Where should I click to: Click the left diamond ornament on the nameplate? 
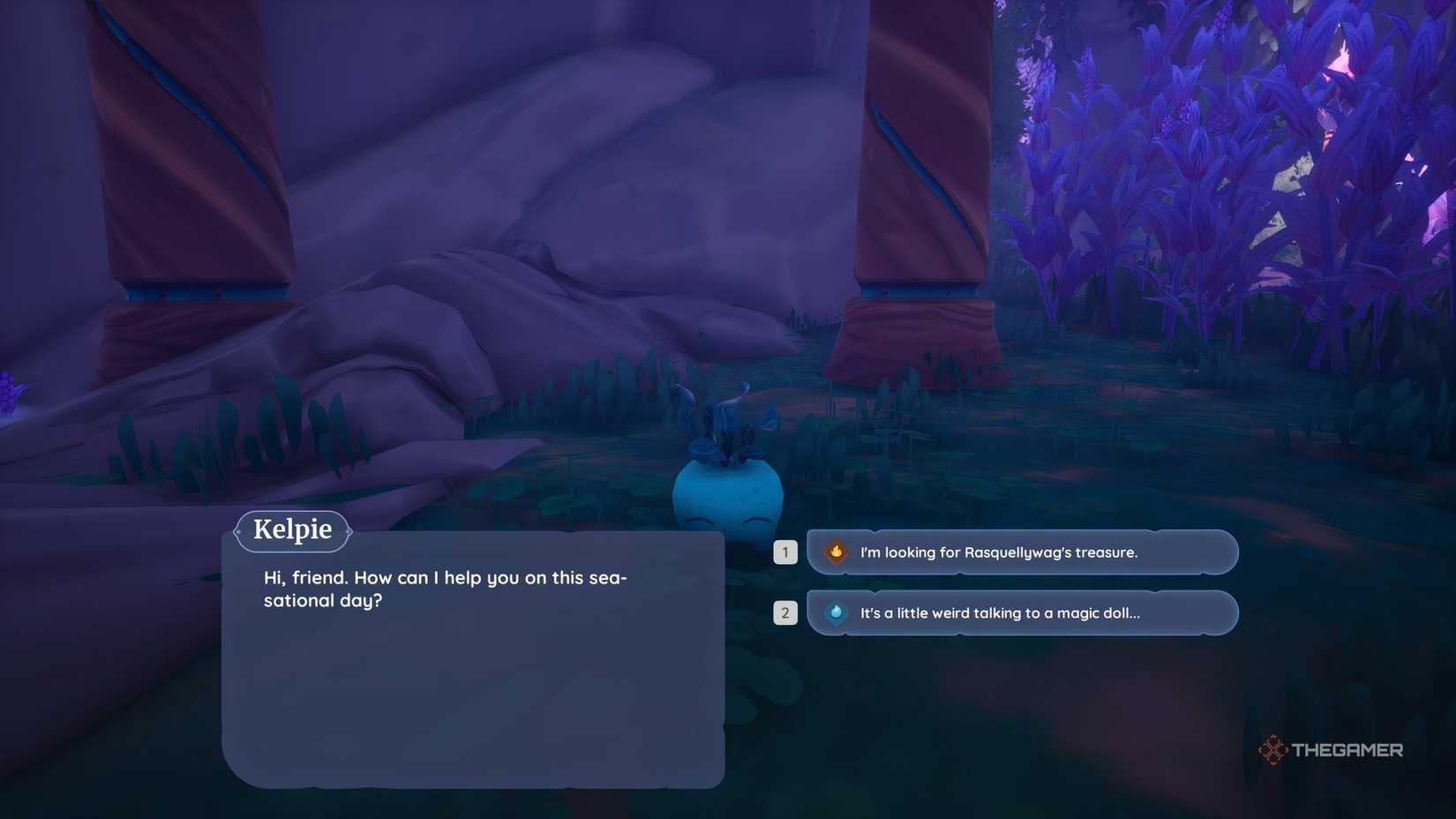pyautogui.click(x=238, y=530)
